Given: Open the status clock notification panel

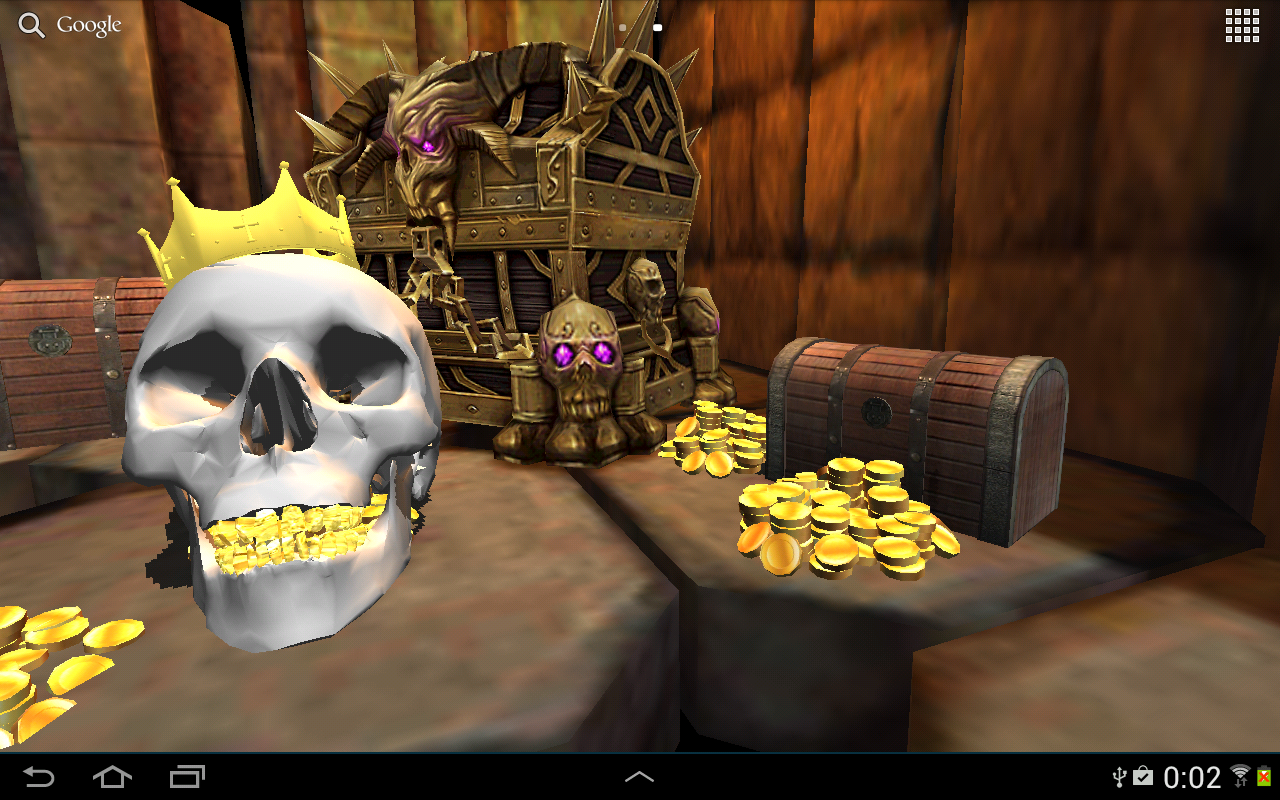Looking at the screenshot, I should (1192, 777).
